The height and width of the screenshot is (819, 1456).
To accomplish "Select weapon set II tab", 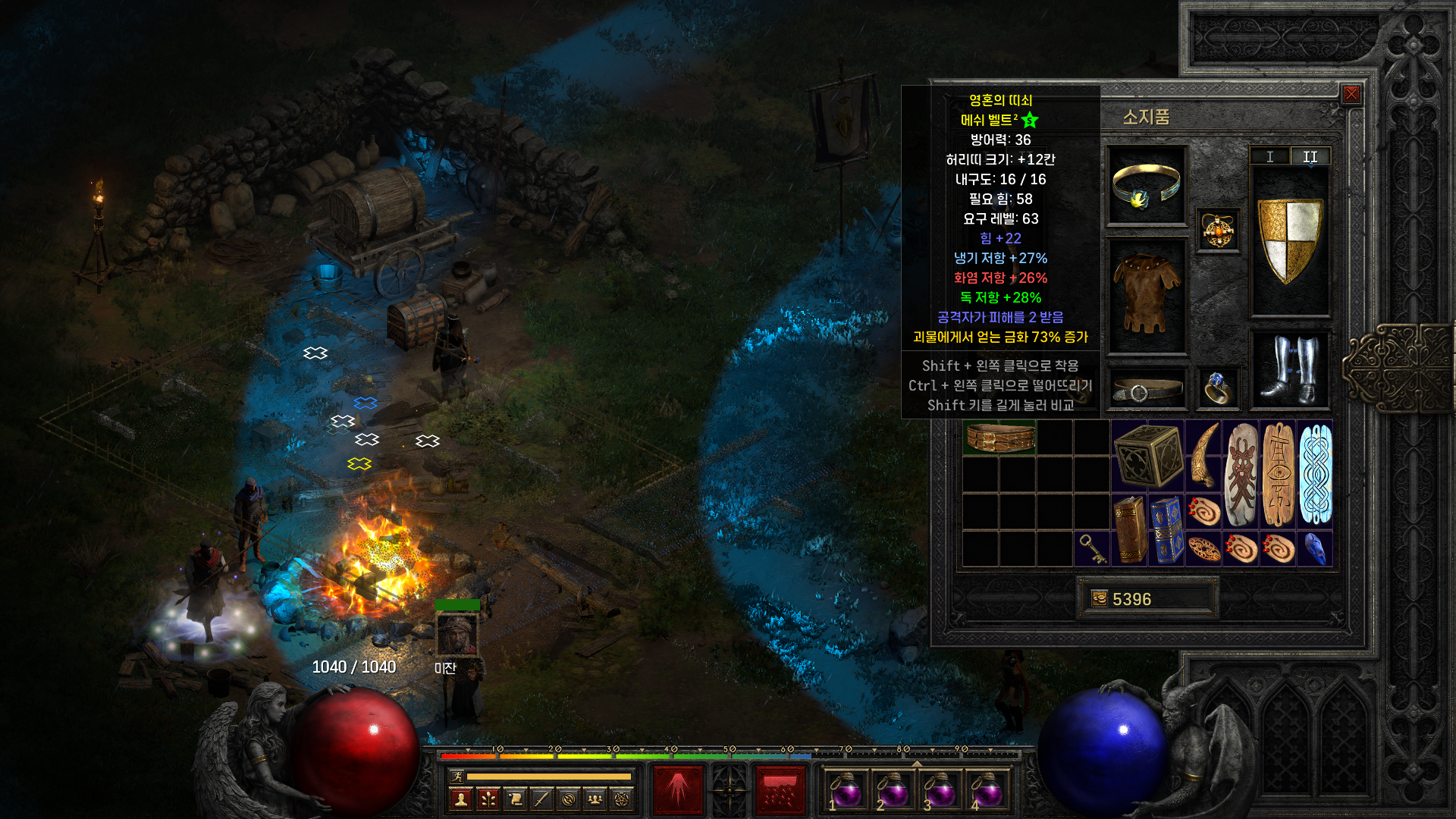I will (1310, 156).
